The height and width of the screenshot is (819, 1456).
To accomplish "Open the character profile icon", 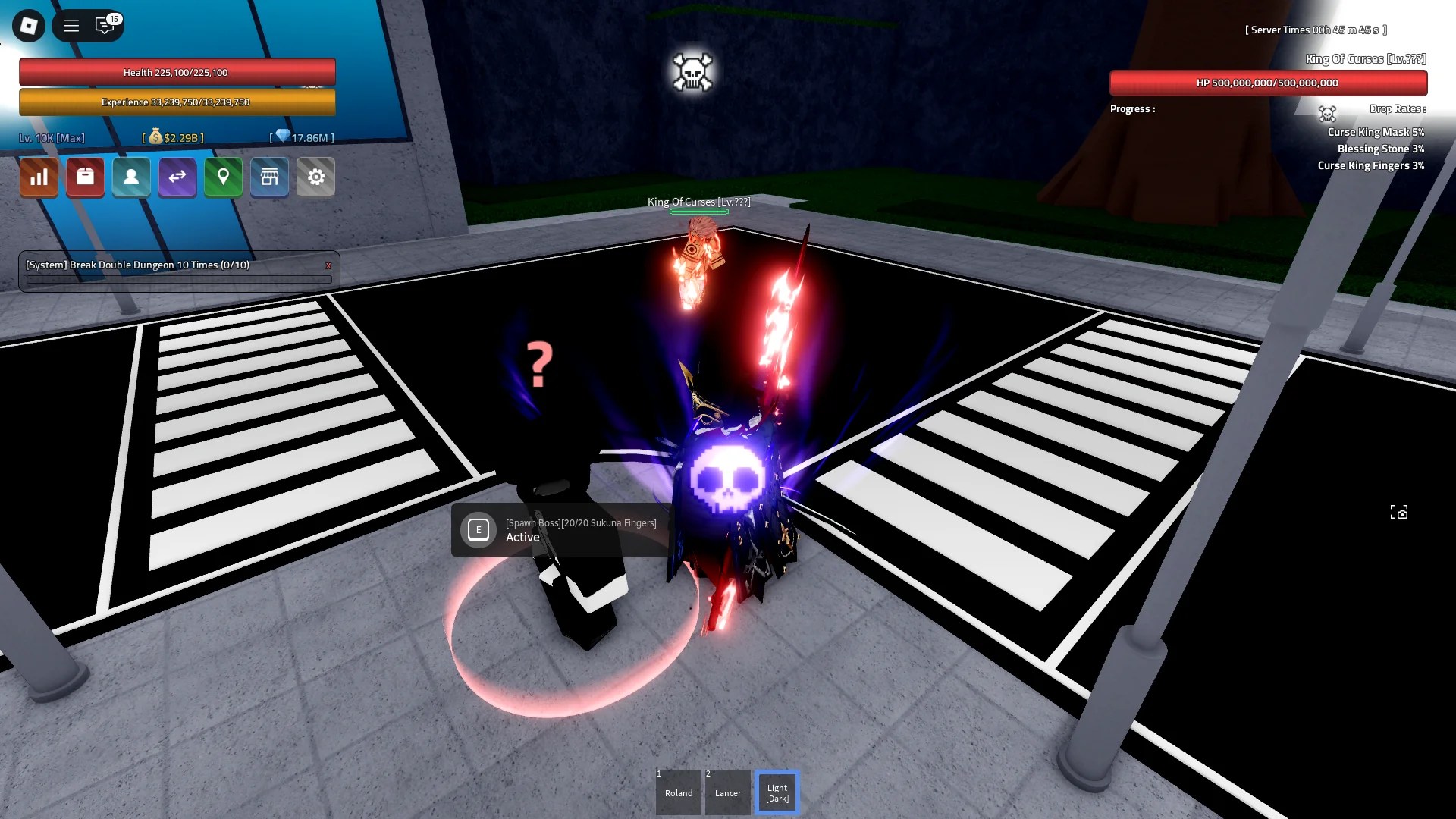I will (x=131, y=177).
